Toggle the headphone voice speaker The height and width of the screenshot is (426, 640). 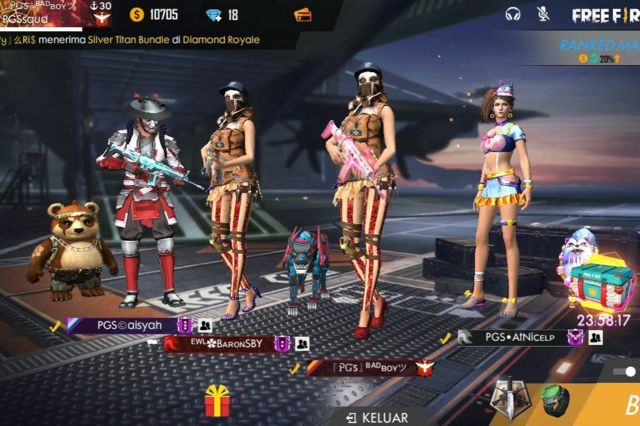514,14
